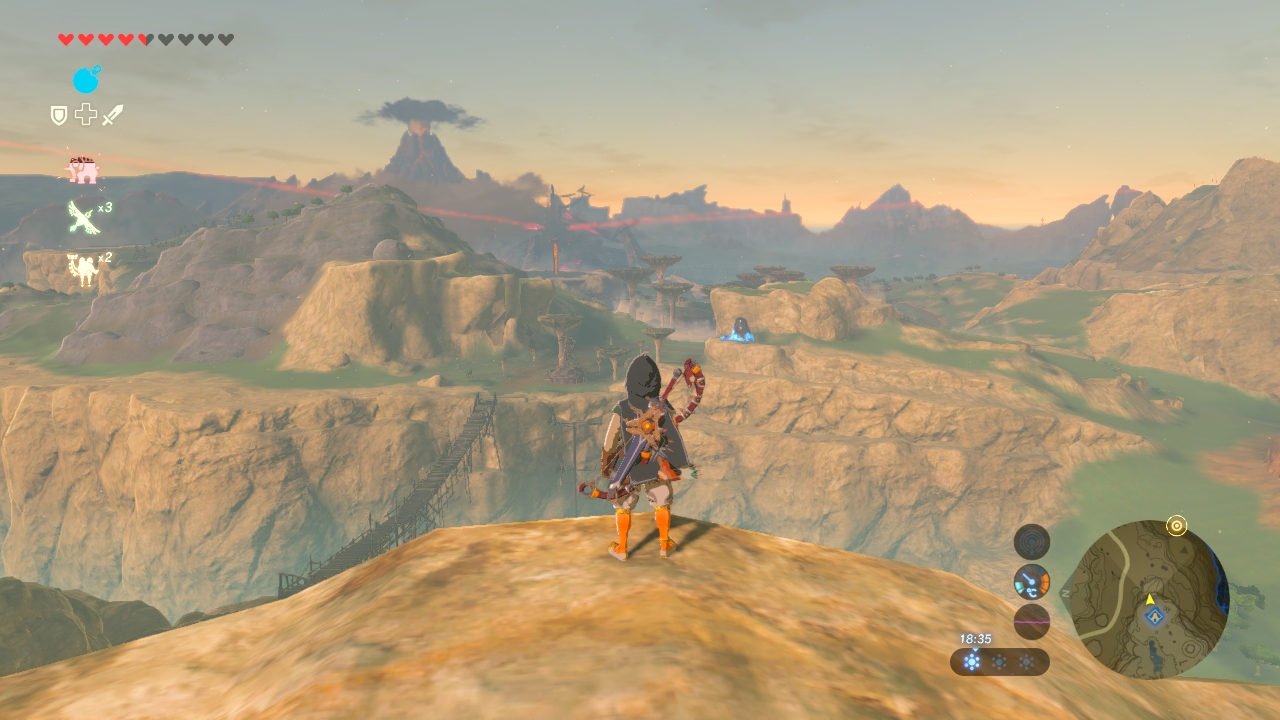Activate the pink elephant champion ability icon
1280x720 pixels.
pos(83,170)
